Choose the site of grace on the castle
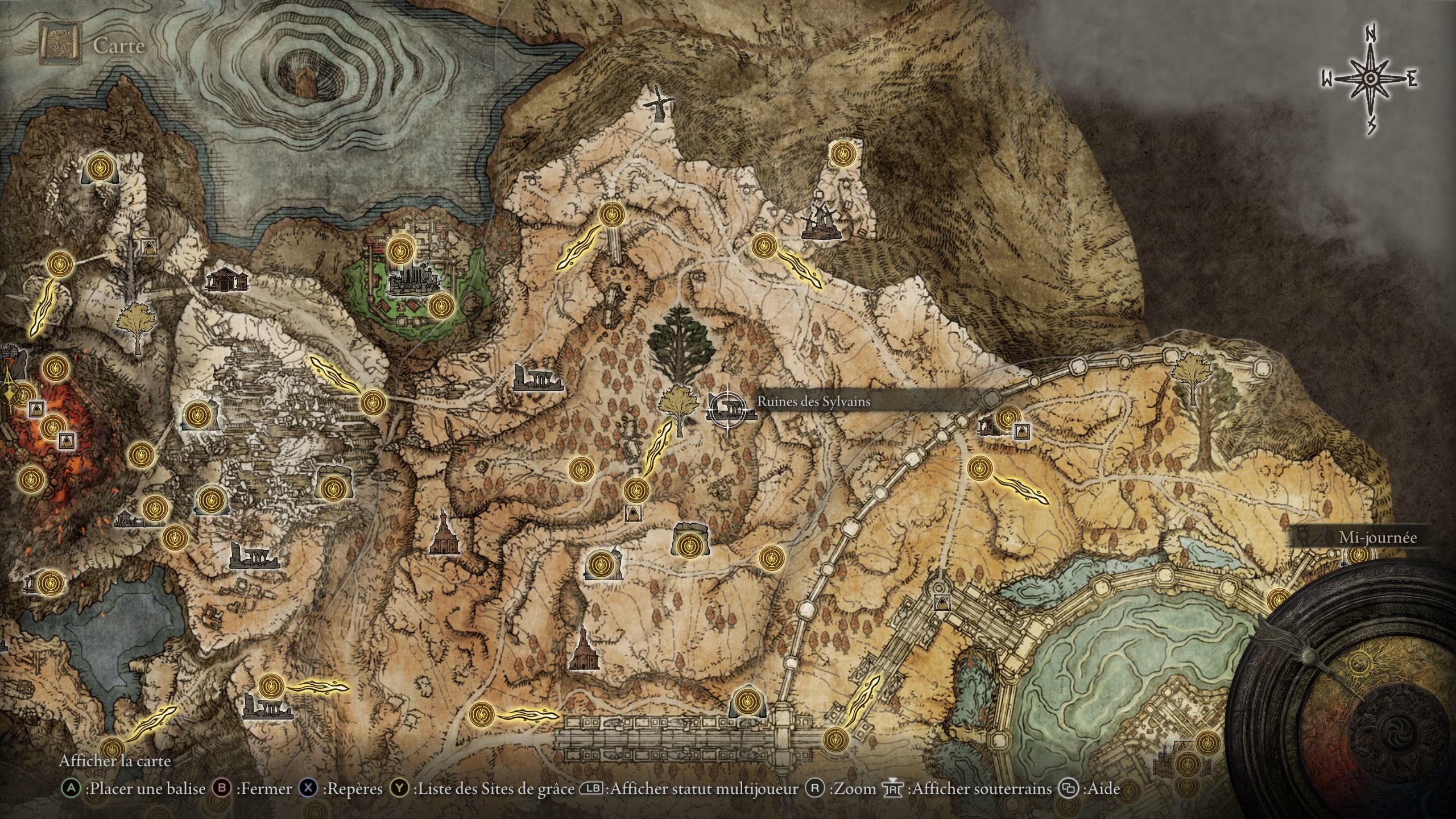The image size is (1456, 819). (x=400, y=249)
